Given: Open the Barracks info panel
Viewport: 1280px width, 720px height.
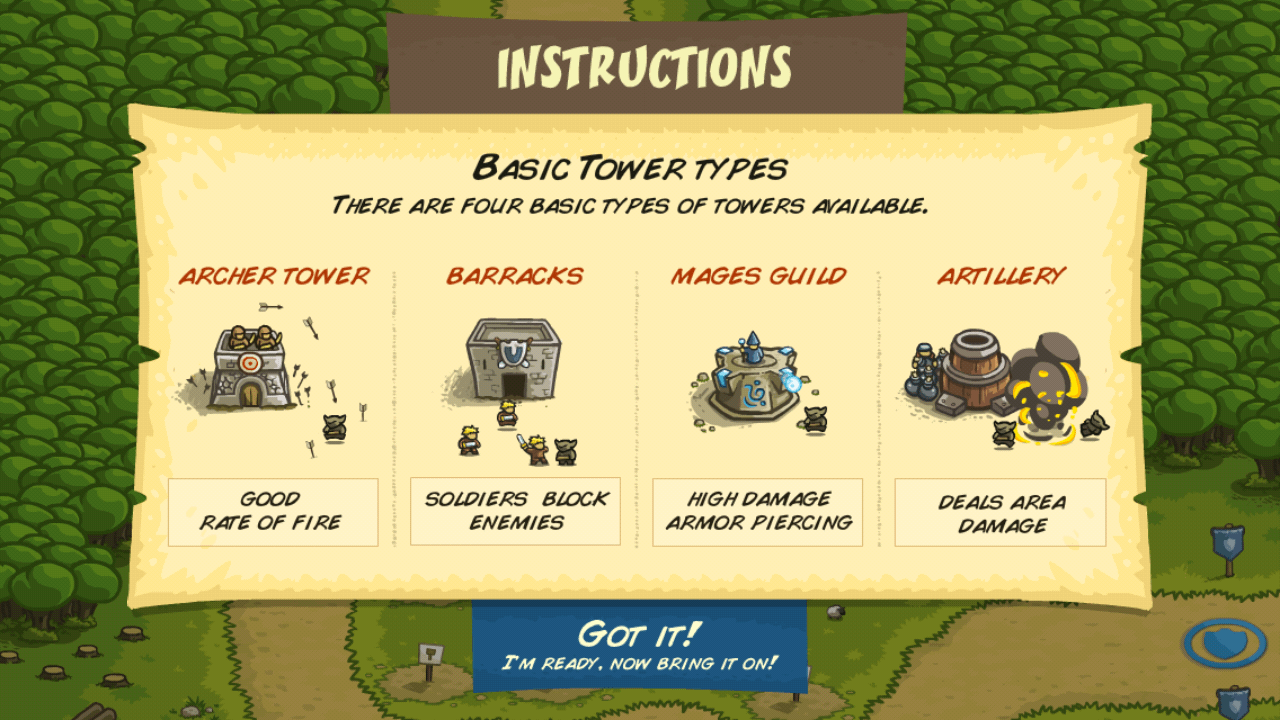Looking at the screenshot, I should click(x=514, y=511).
